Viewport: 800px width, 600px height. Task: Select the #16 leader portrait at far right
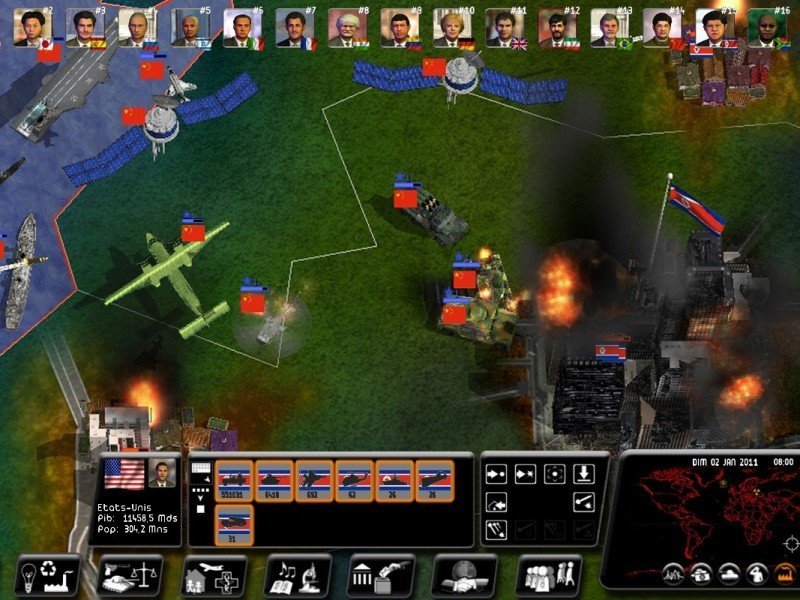[x=766, y=27]
